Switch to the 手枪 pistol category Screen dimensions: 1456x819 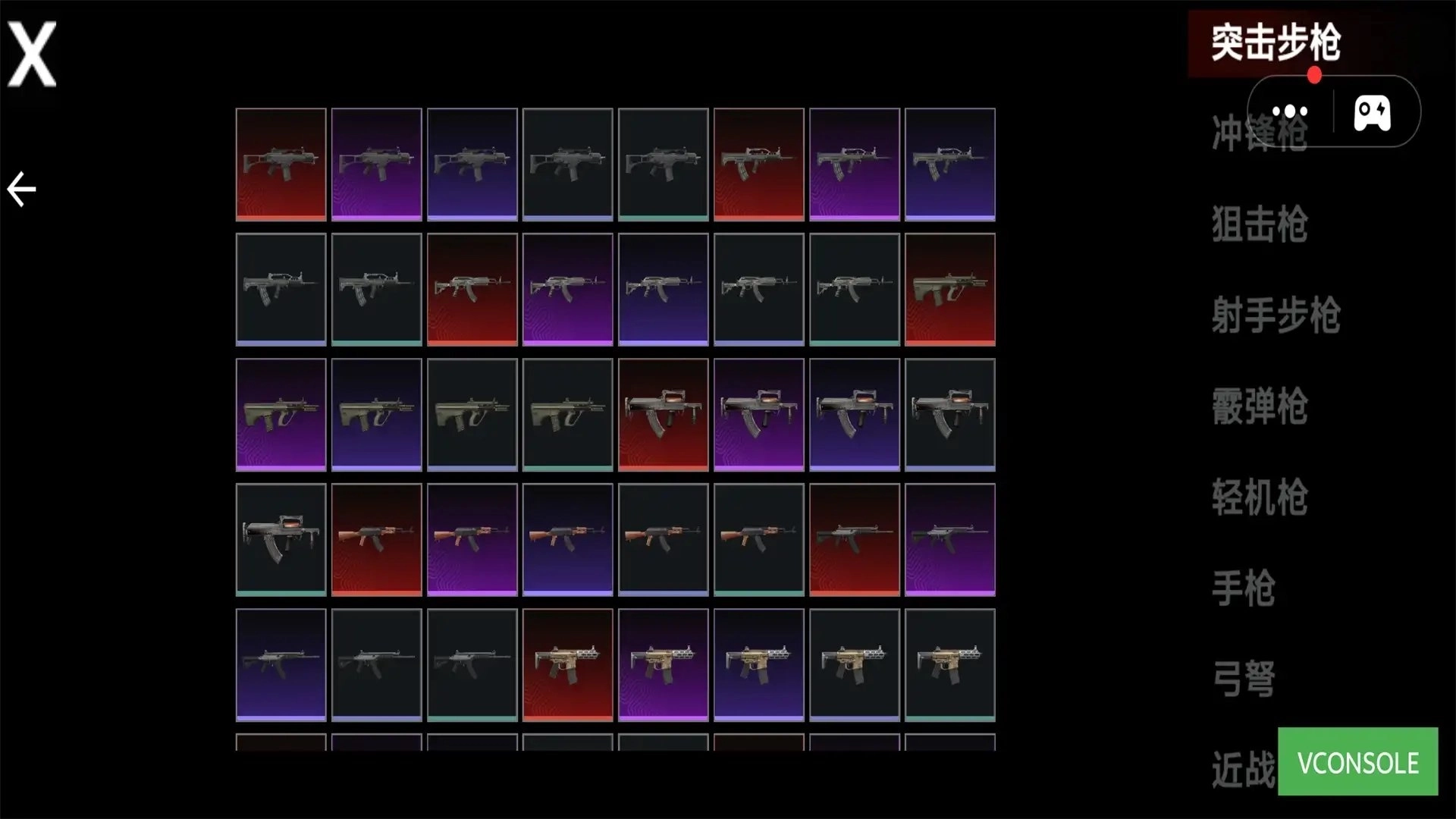[1243, 588]
